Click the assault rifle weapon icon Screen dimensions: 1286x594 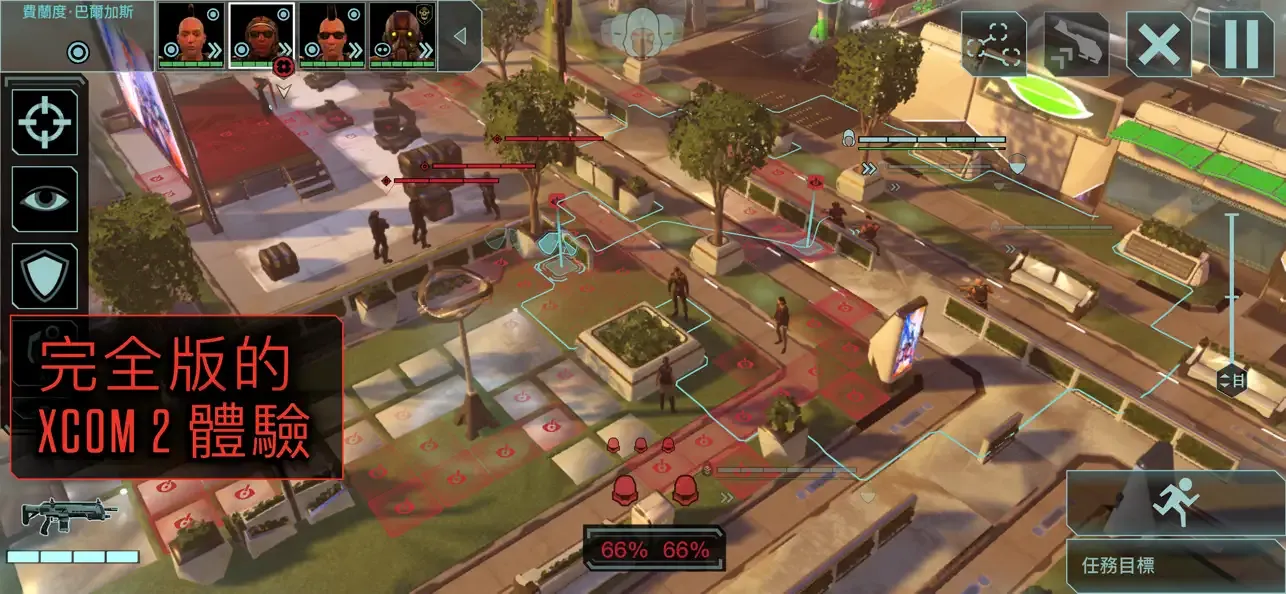(68, 514)
